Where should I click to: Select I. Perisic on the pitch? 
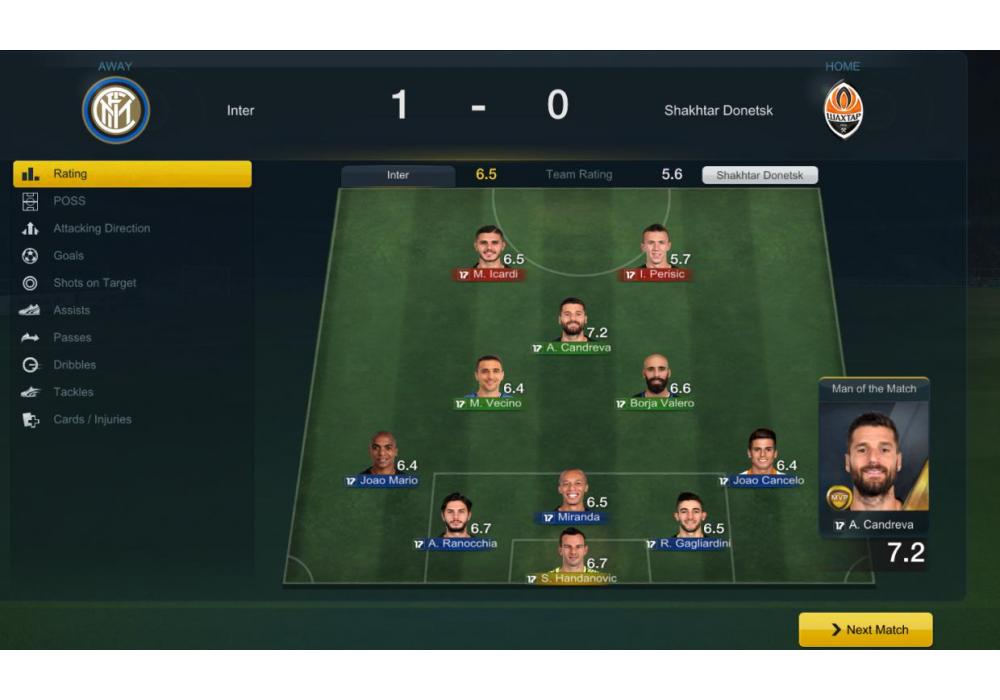point(655,249)
